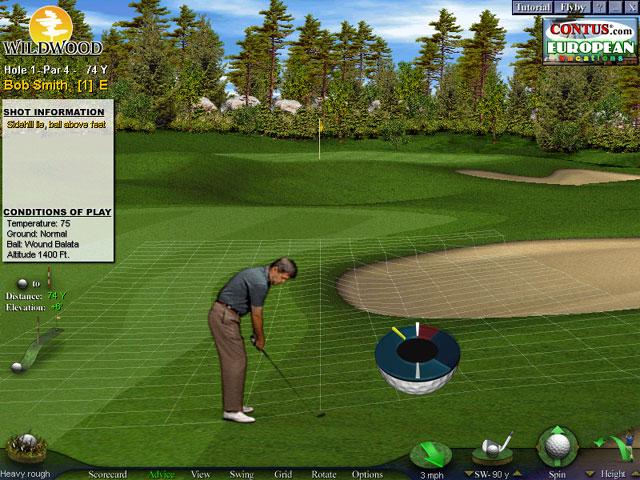Toggle the Advice panel
Viewport: 640px width, 480px height.
coord(160,474)
